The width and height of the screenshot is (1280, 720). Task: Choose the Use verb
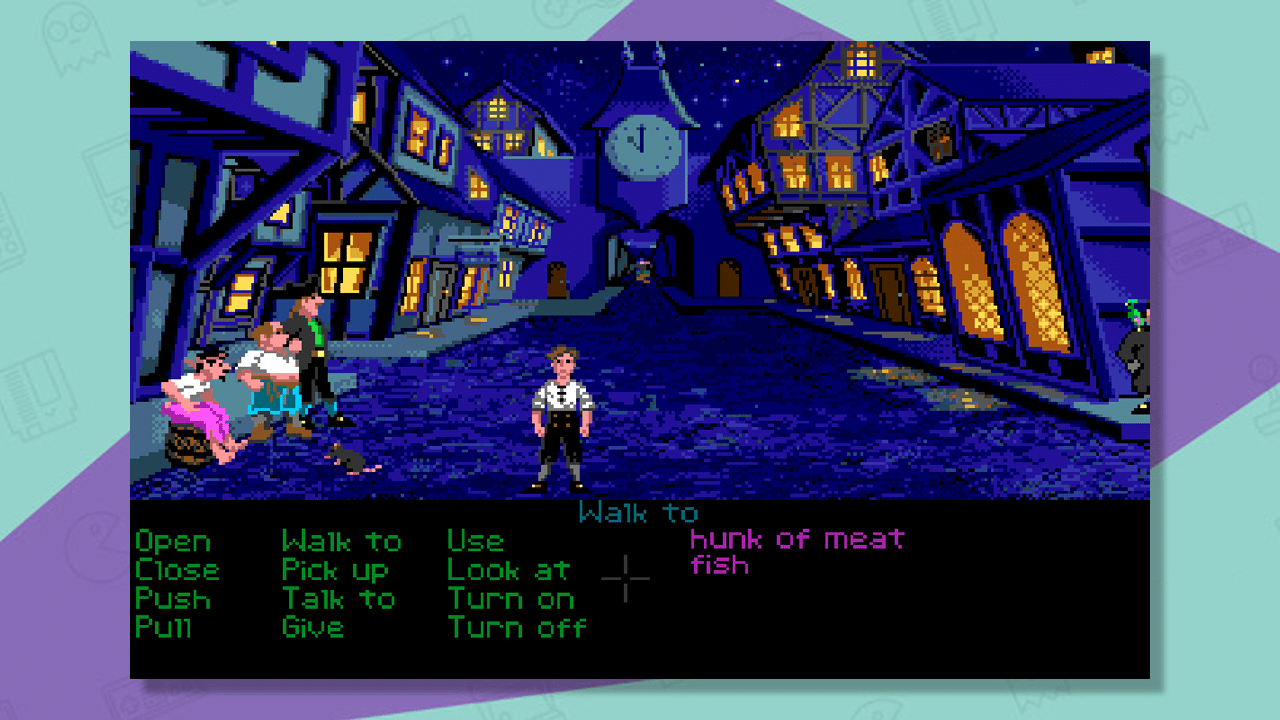474,542
